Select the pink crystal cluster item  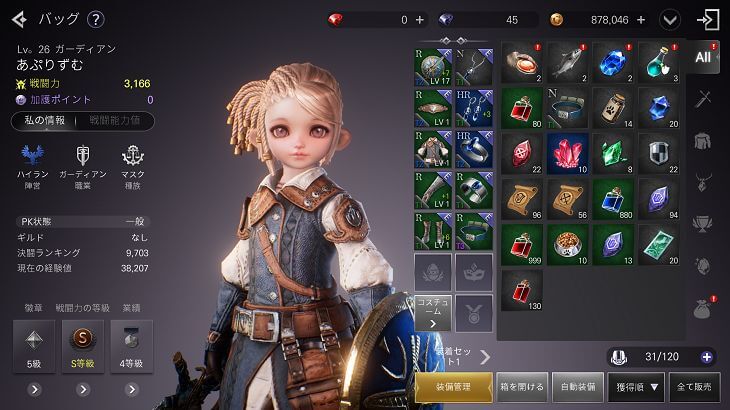(x=565, y=153)
